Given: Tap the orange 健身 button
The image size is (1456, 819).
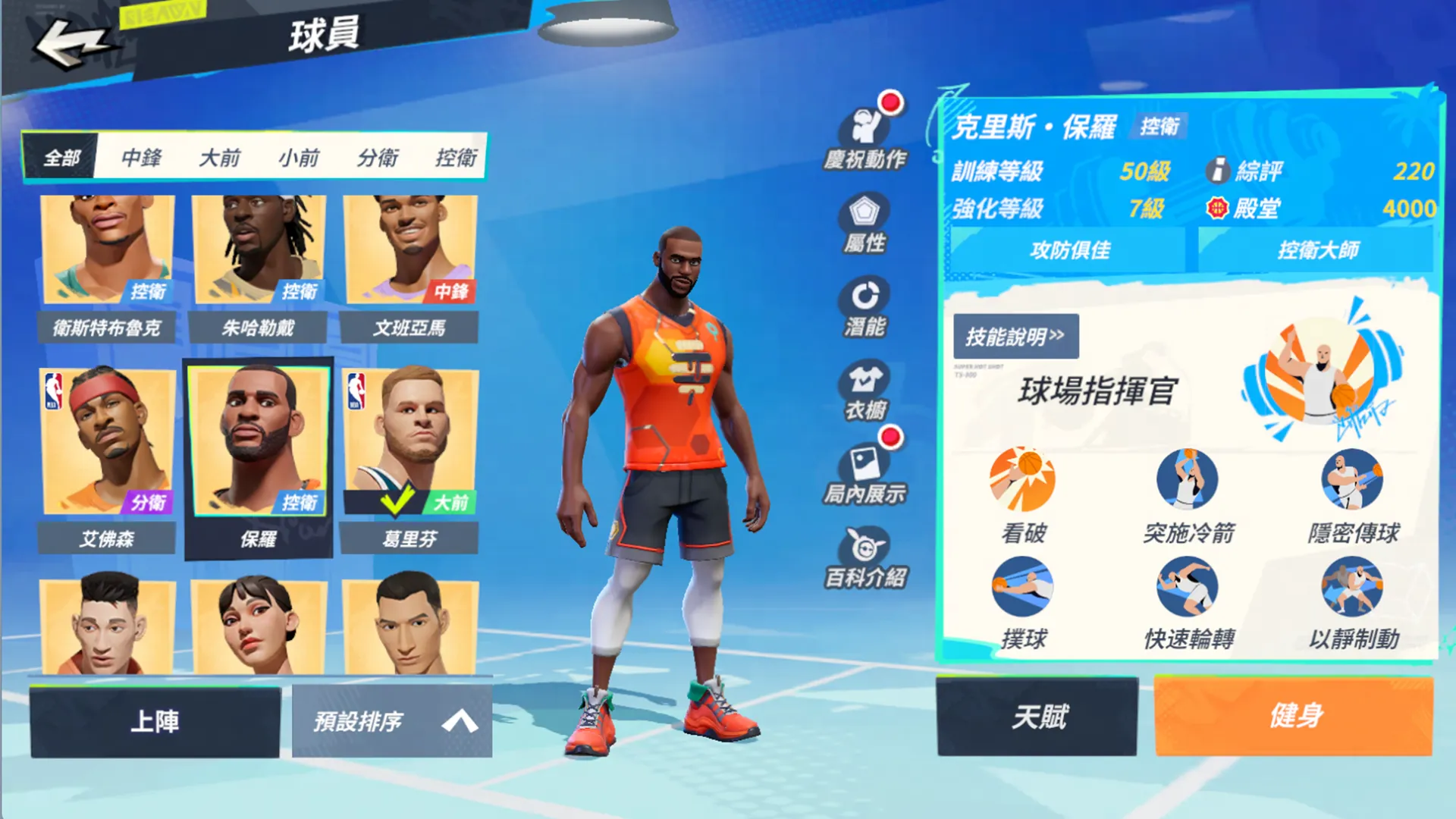Looking at the screenshot, I should [1294, 716].
